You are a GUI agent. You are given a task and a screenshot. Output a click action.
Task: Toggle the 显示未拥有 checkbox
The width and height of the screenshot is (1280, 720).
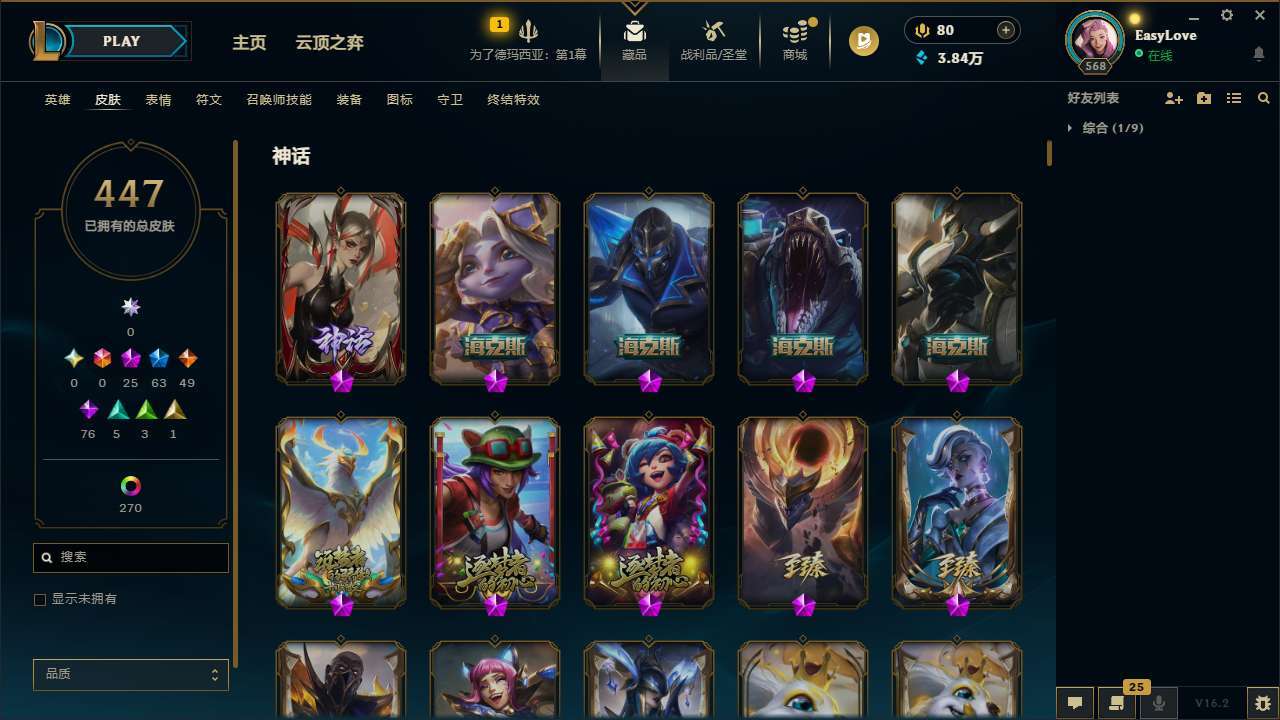[x=40, y=599]
